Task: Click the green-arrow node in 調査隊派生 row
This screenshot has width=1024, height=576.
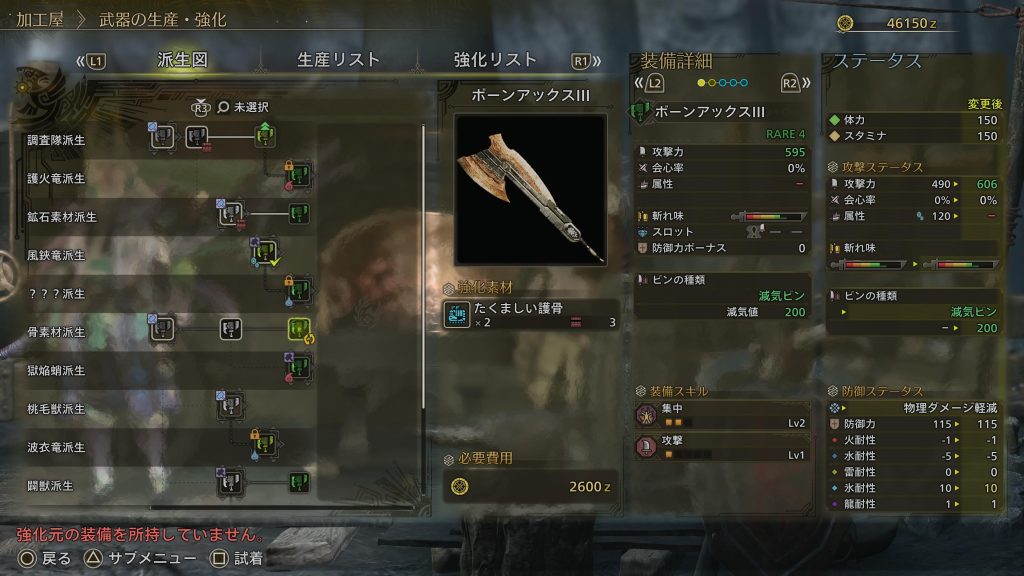Action: (265, 135)
